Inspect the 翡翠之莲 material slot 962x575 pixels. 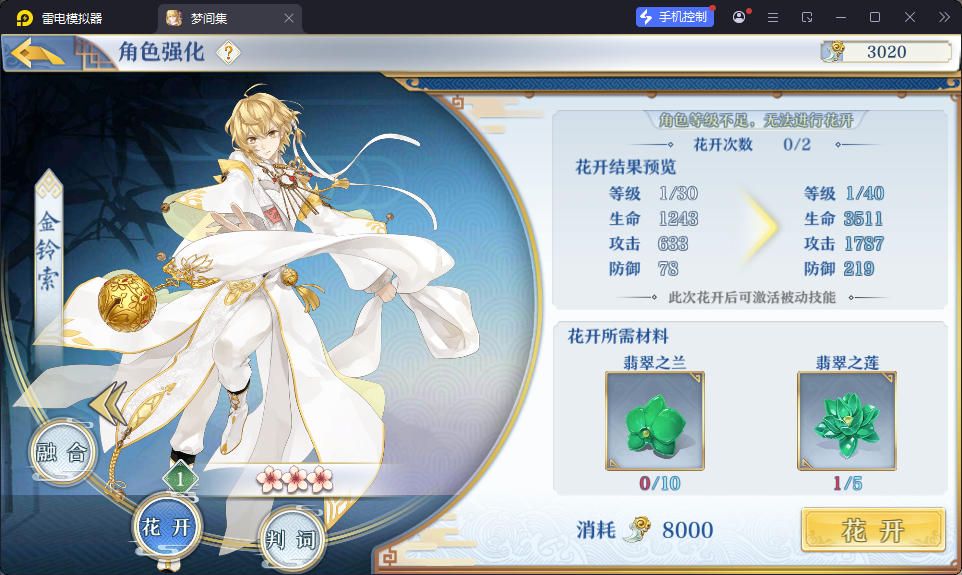(x=846, y=420)
